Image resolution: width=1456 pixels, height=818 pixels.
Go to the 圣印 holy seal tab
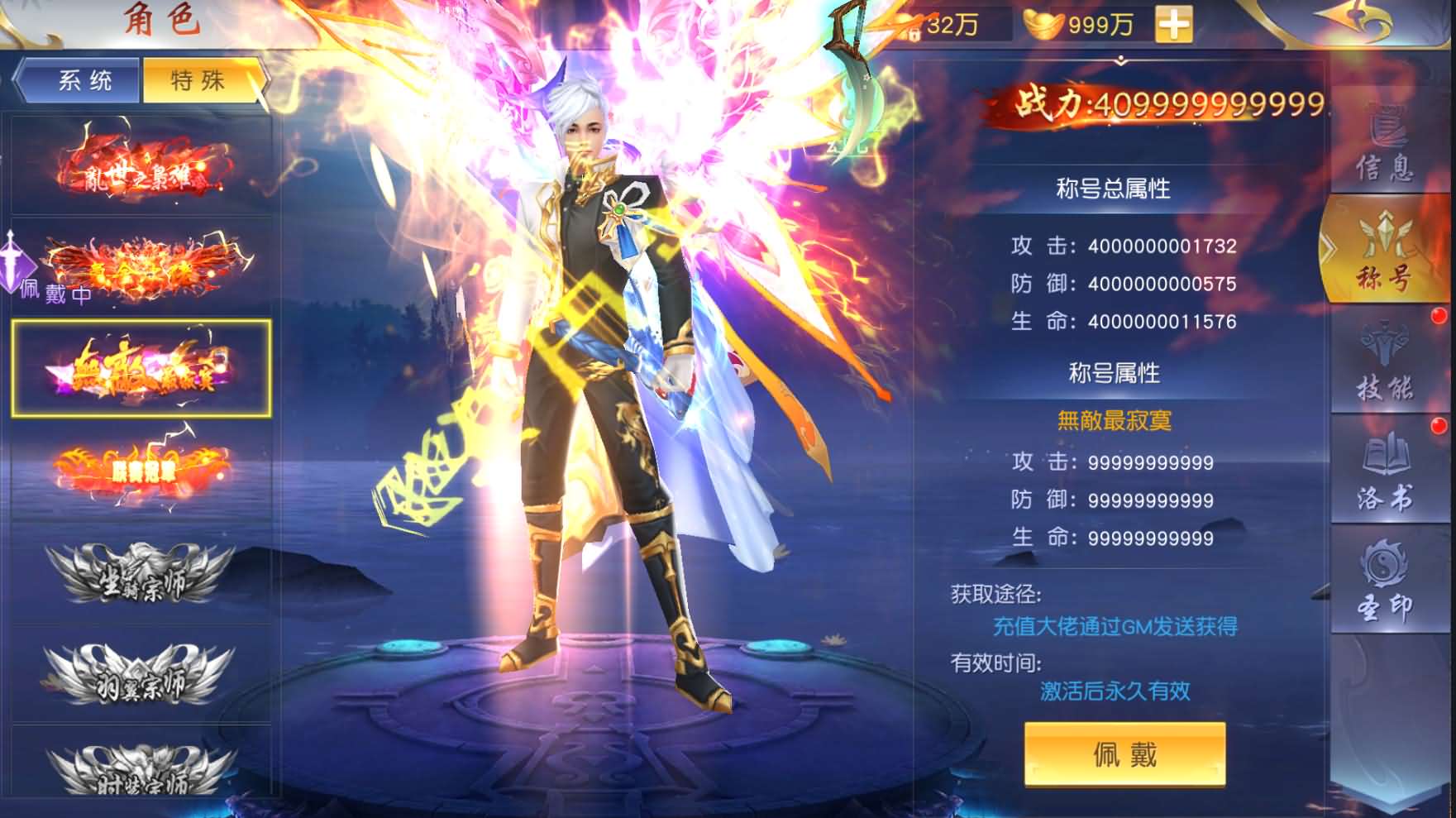click(1384, 583)
